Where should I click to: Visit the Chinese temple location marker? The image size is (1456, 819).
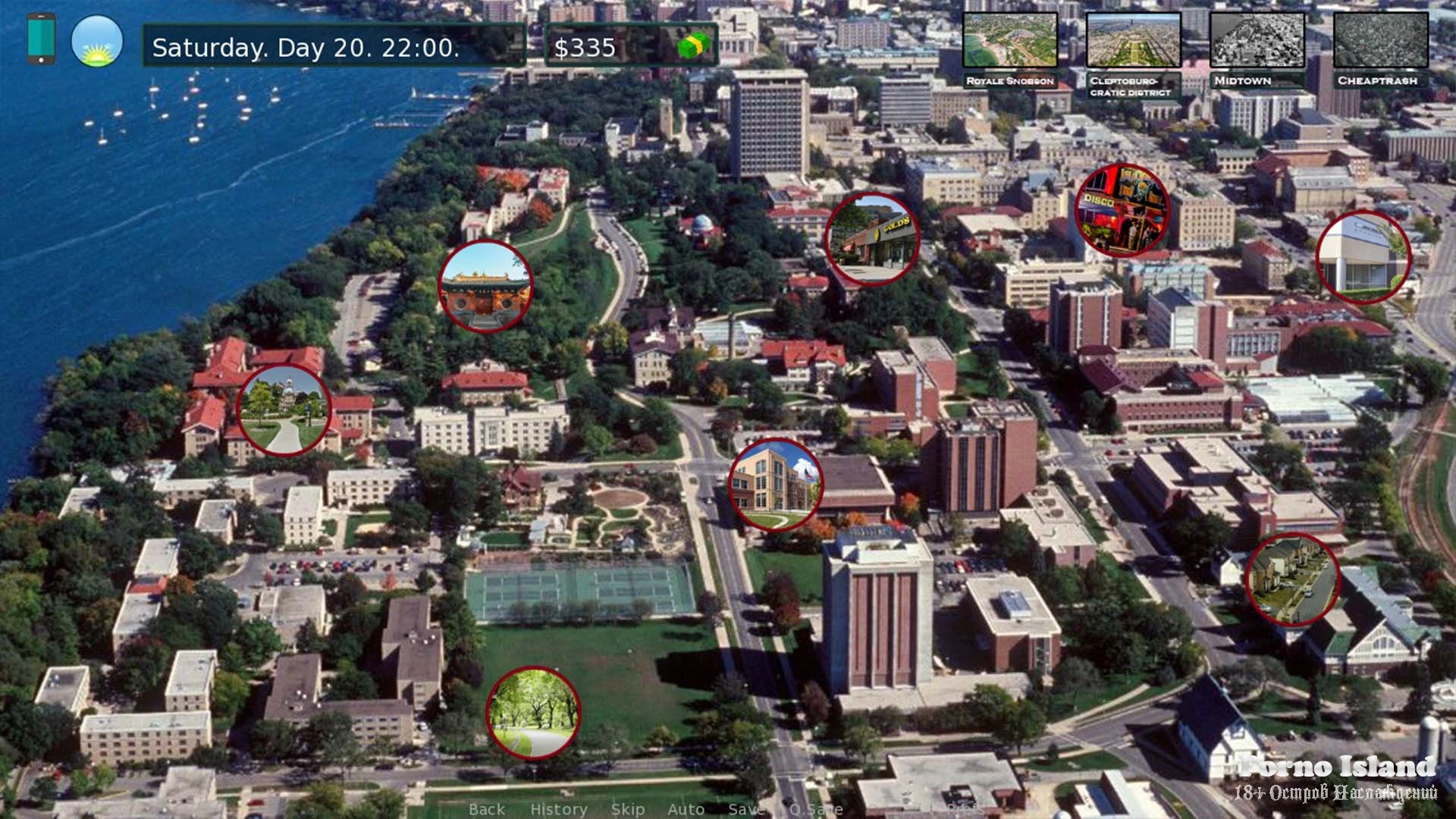tap(485, 287)
